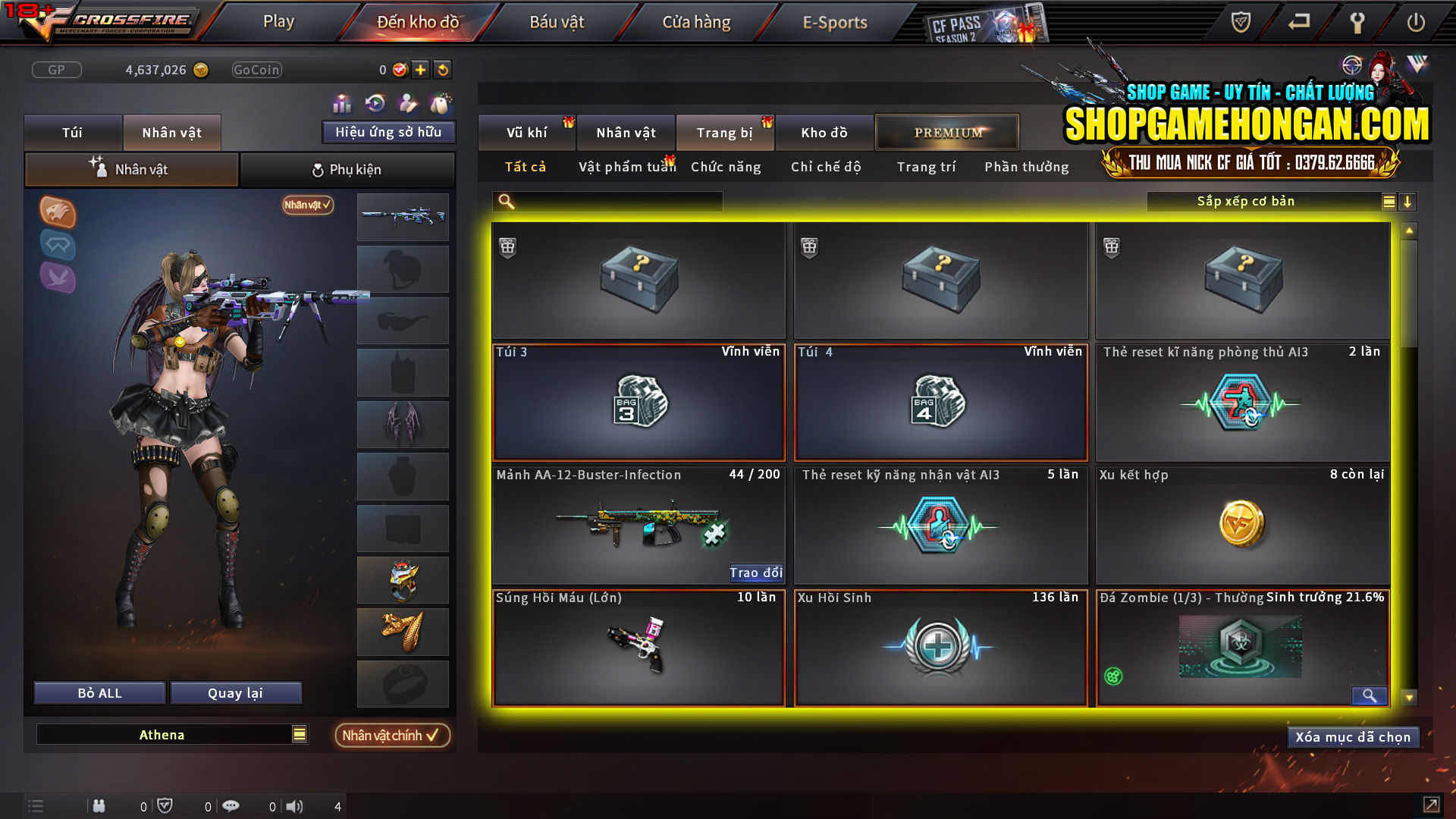Switch to the Trang bị tab
The image size is (1456, 819).
click(x=724, y=132)
